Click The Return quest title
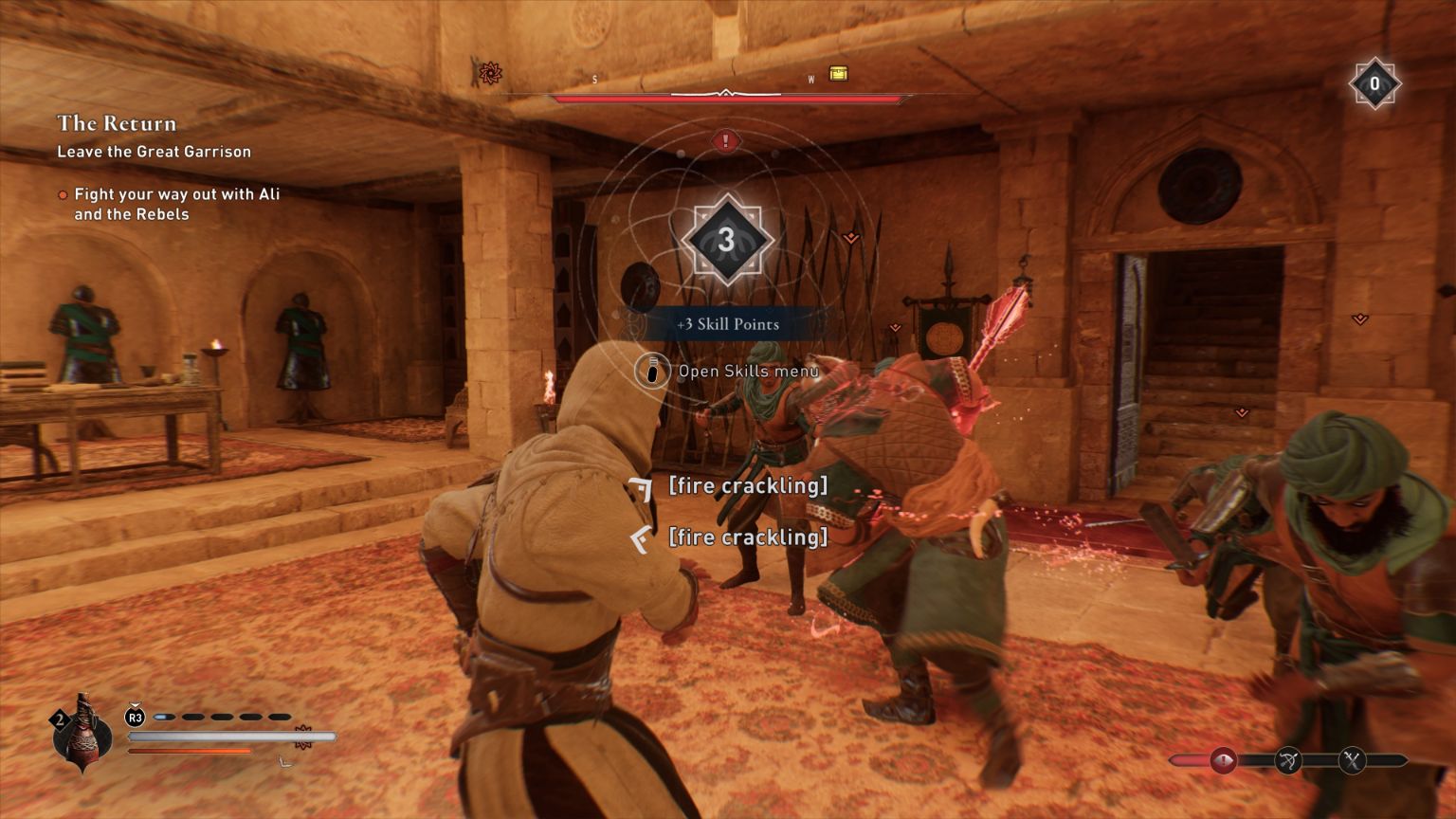The width and height of the screenshot is (1456, 819). pyautogui.click(x=117, y=123)
